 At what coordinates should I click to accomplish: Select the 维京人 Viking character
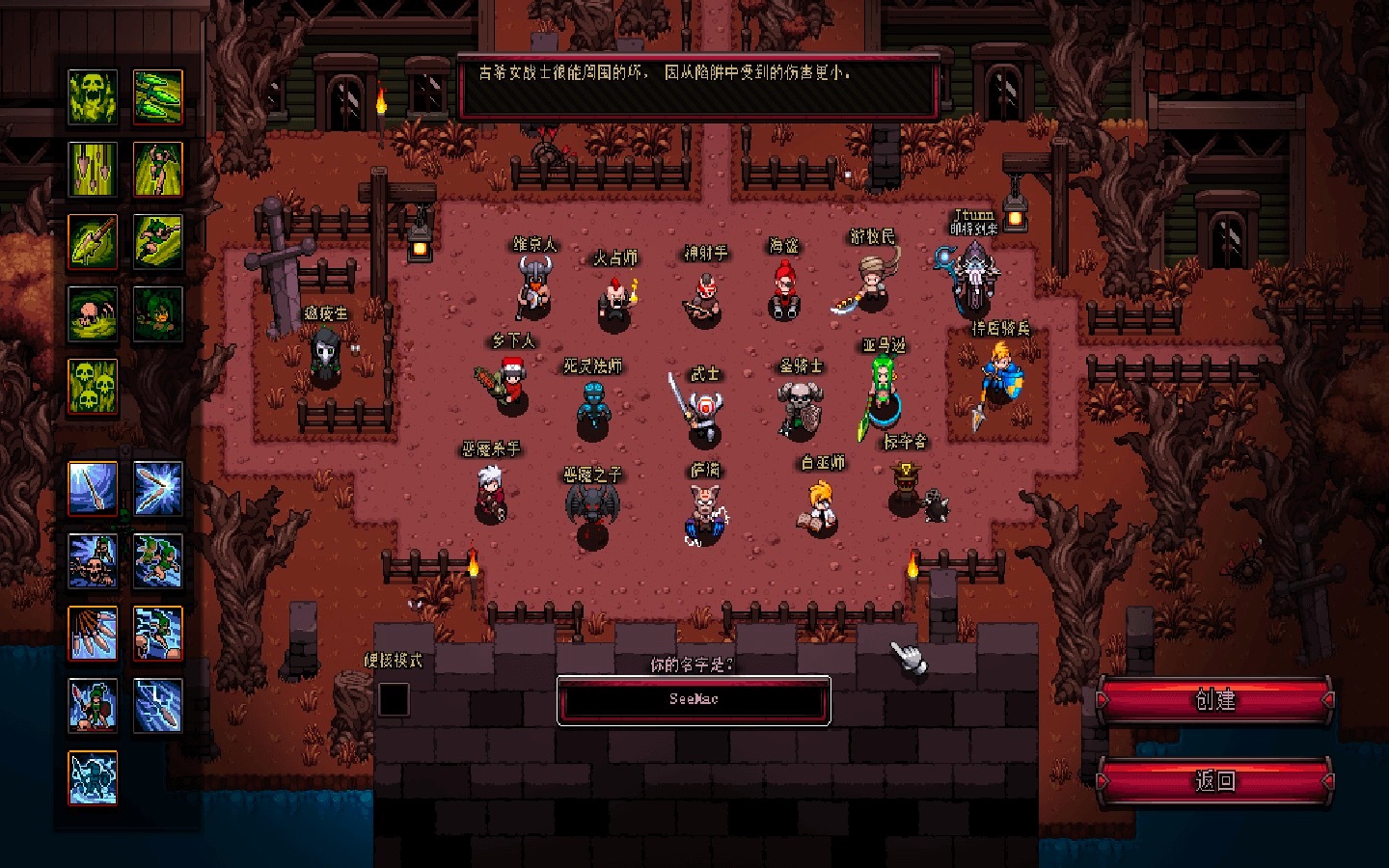[x=533, y=286]
